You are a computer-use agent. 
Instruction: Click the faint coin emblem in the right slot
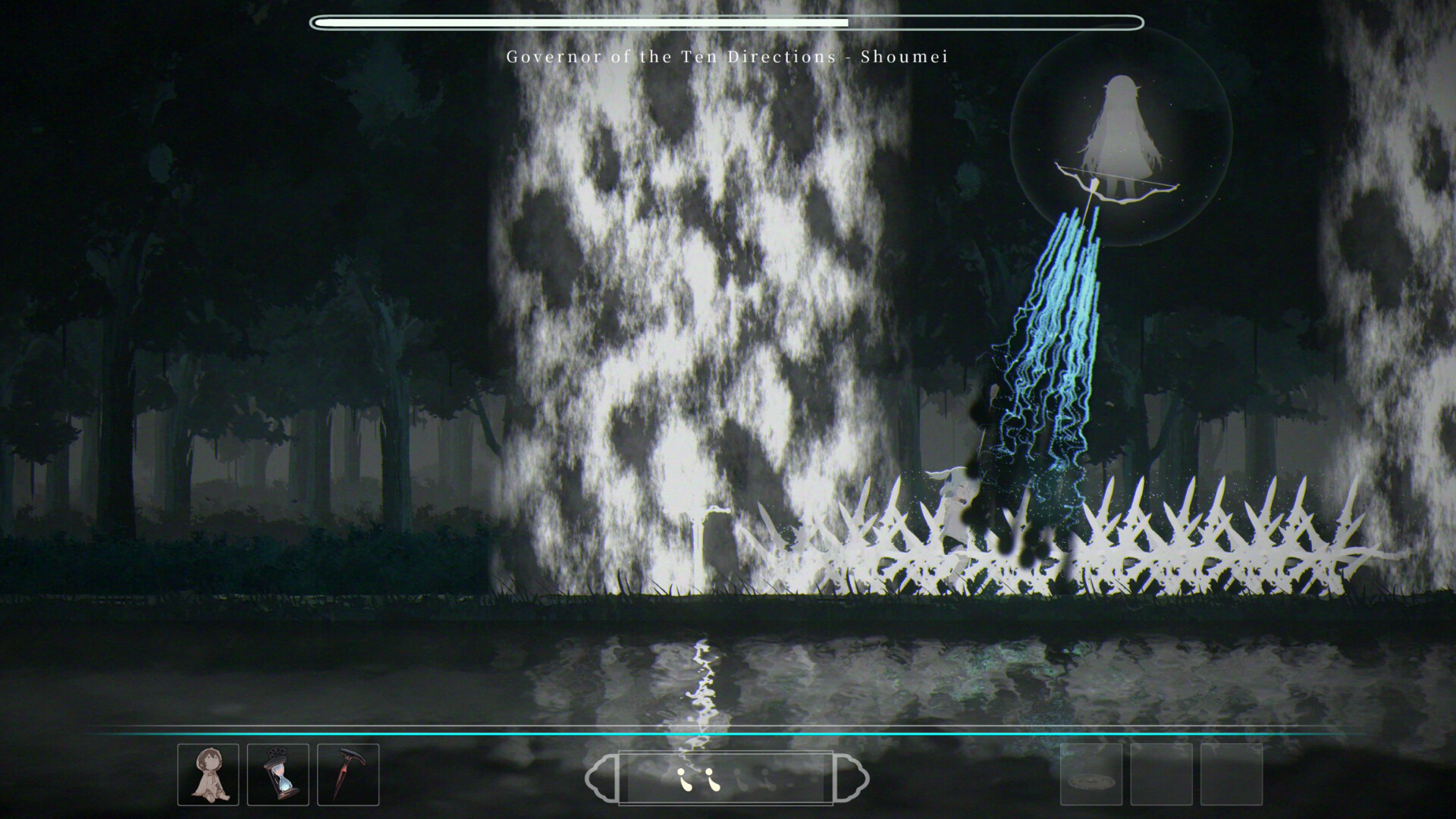pos(1090,782)
